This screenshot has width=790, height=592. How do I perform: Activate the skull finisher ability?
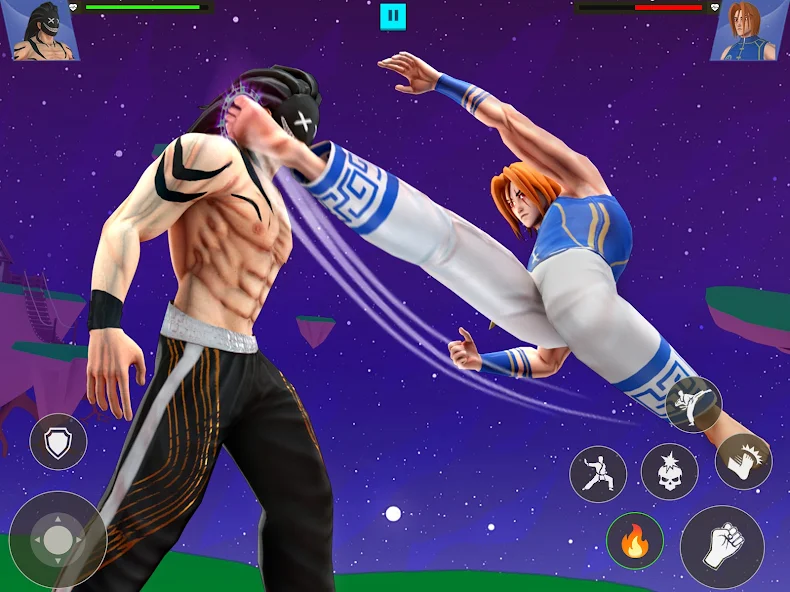click(669, 472)
